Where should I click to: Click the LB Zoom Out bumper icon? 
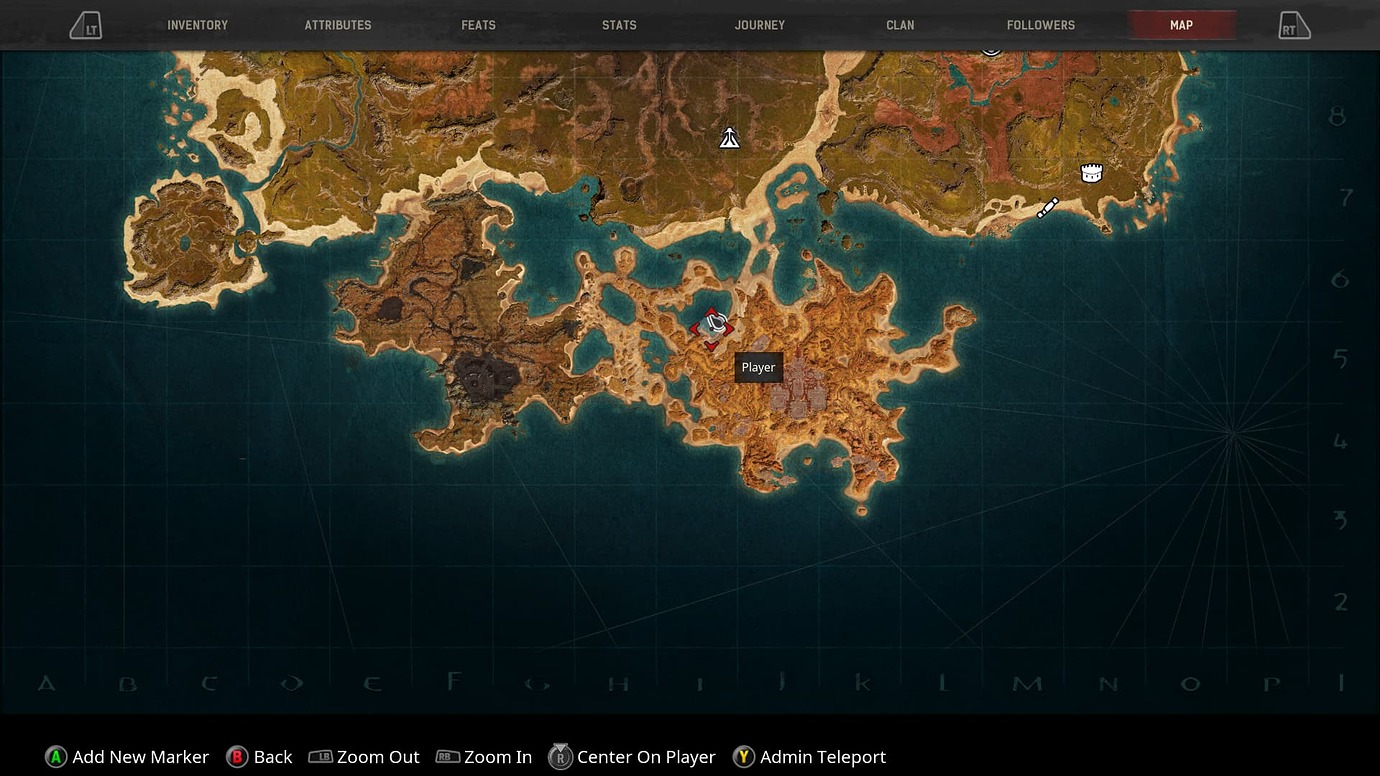(322, 757)
